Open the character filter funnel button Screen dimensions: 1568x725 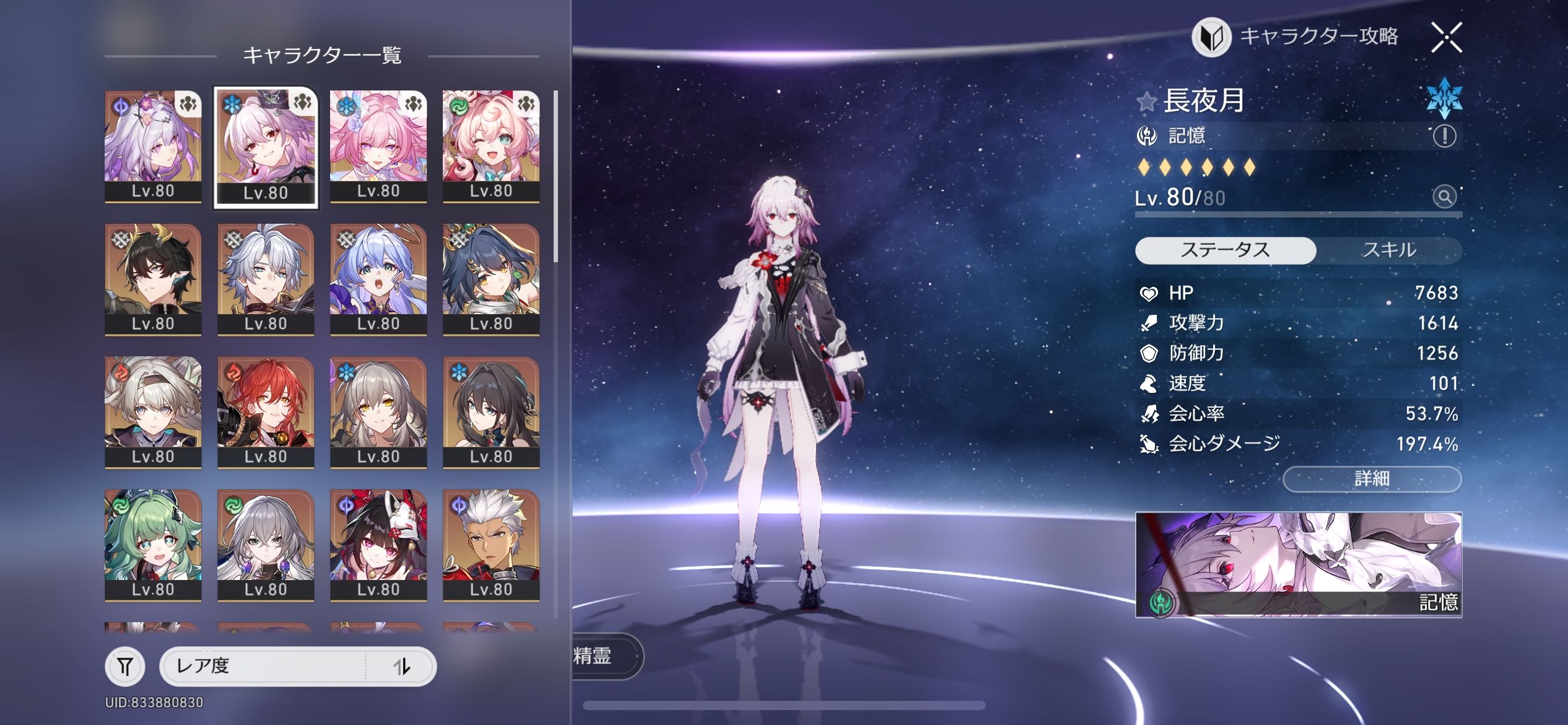(x=125, y=667)
